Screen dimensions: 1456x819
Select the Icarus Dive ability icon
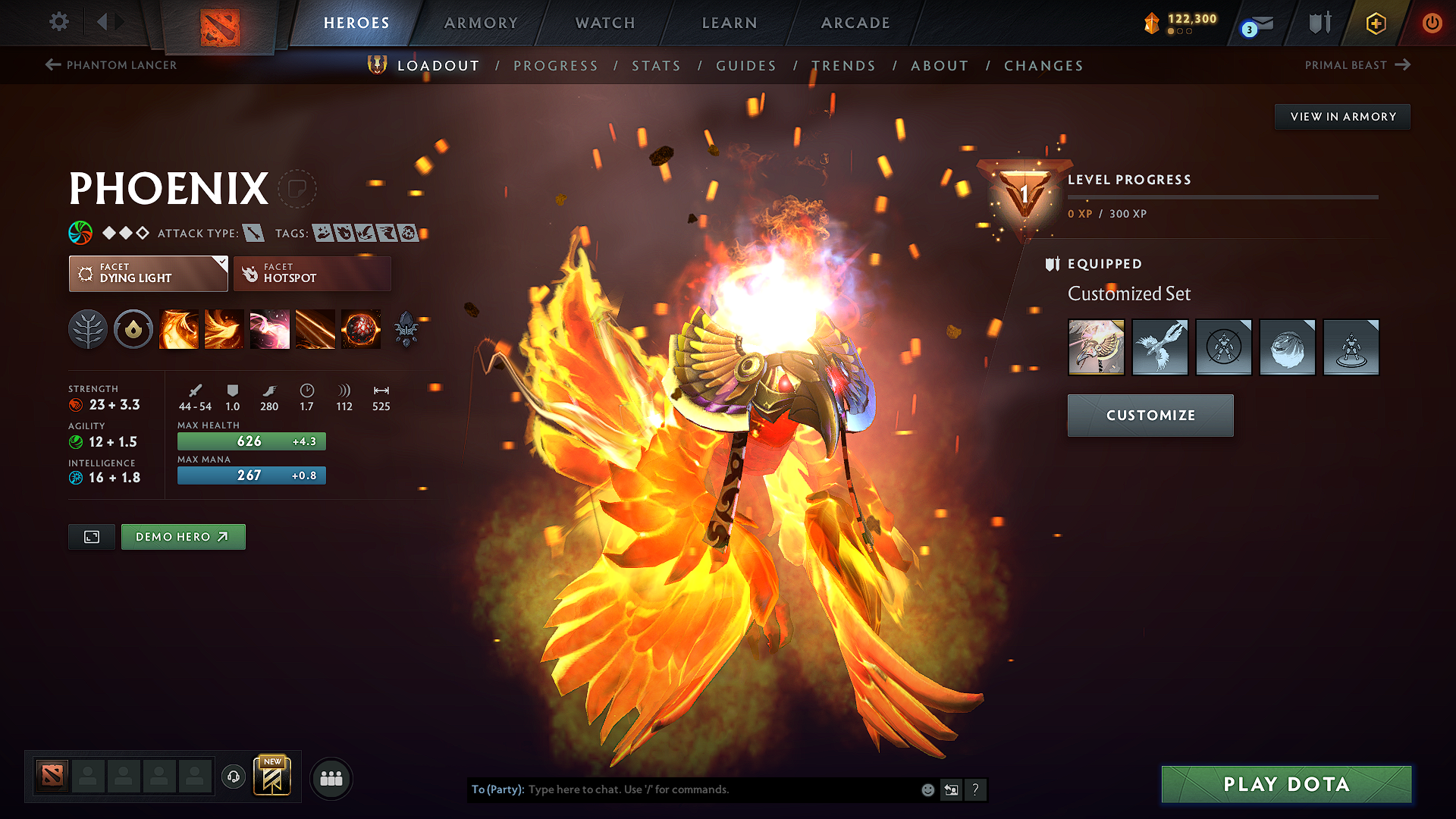point(179,329)
